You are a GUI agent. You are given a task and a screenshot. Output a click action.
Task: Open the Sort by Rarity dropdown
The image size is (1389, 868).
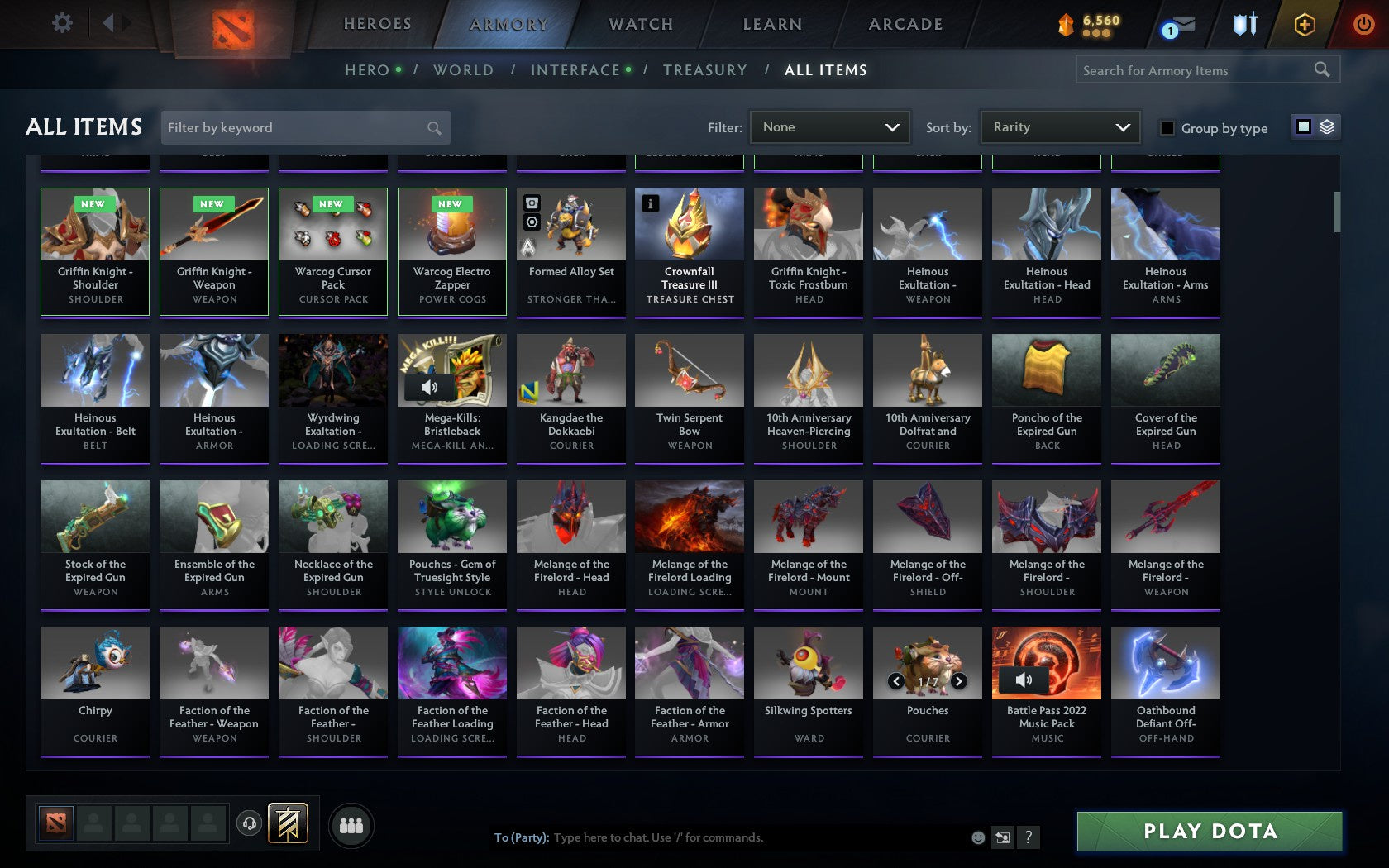(1059, 127)
